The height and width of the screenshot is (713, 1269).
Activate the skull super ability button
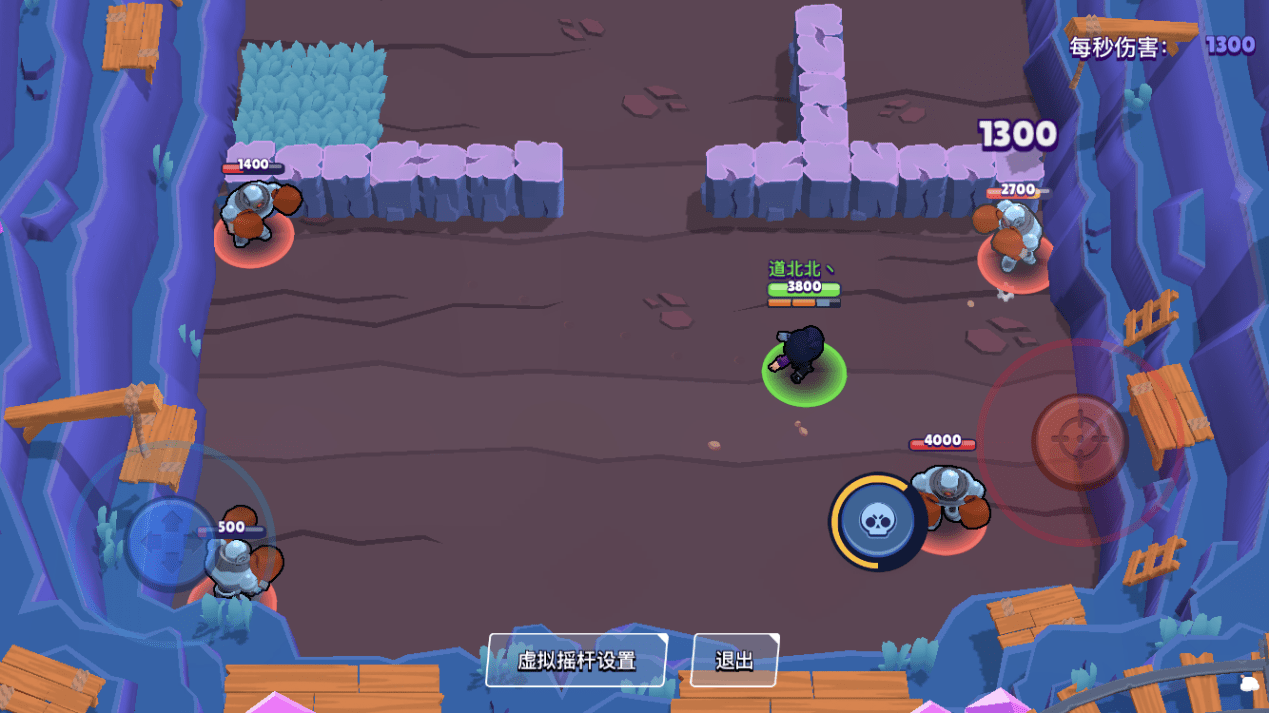[877, 521]
